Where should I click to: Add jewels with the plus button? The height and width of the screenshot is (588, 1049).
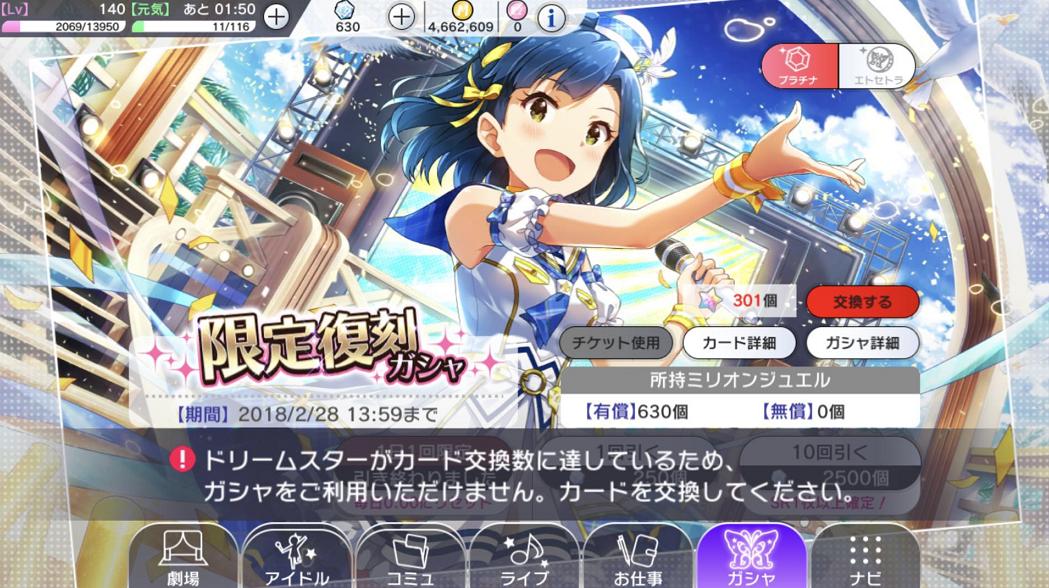point(401,16)
